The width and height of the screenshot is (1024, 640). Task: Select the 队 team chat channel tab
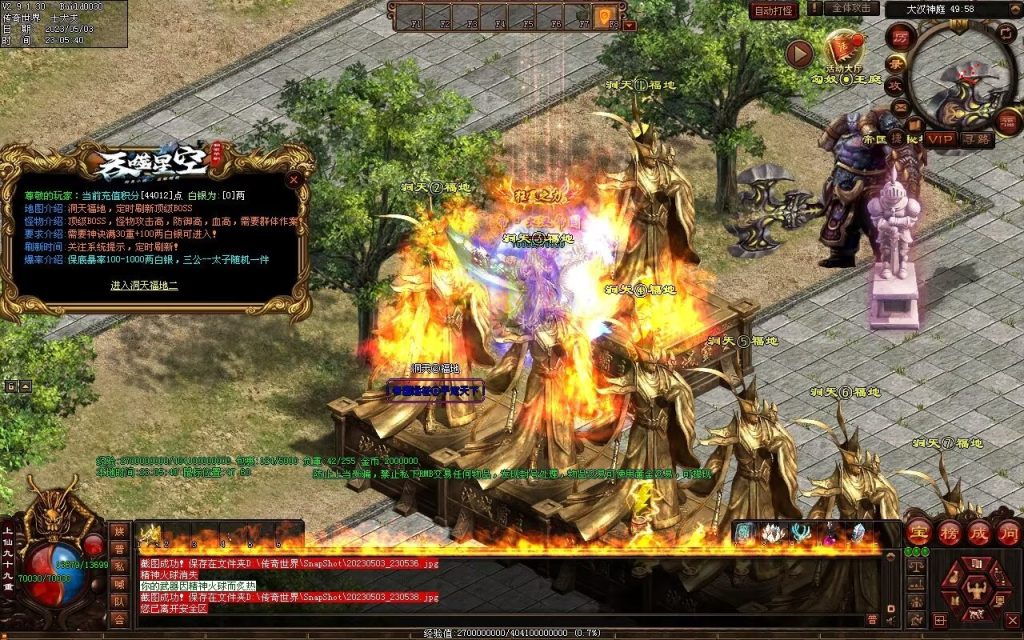[120, 601]
